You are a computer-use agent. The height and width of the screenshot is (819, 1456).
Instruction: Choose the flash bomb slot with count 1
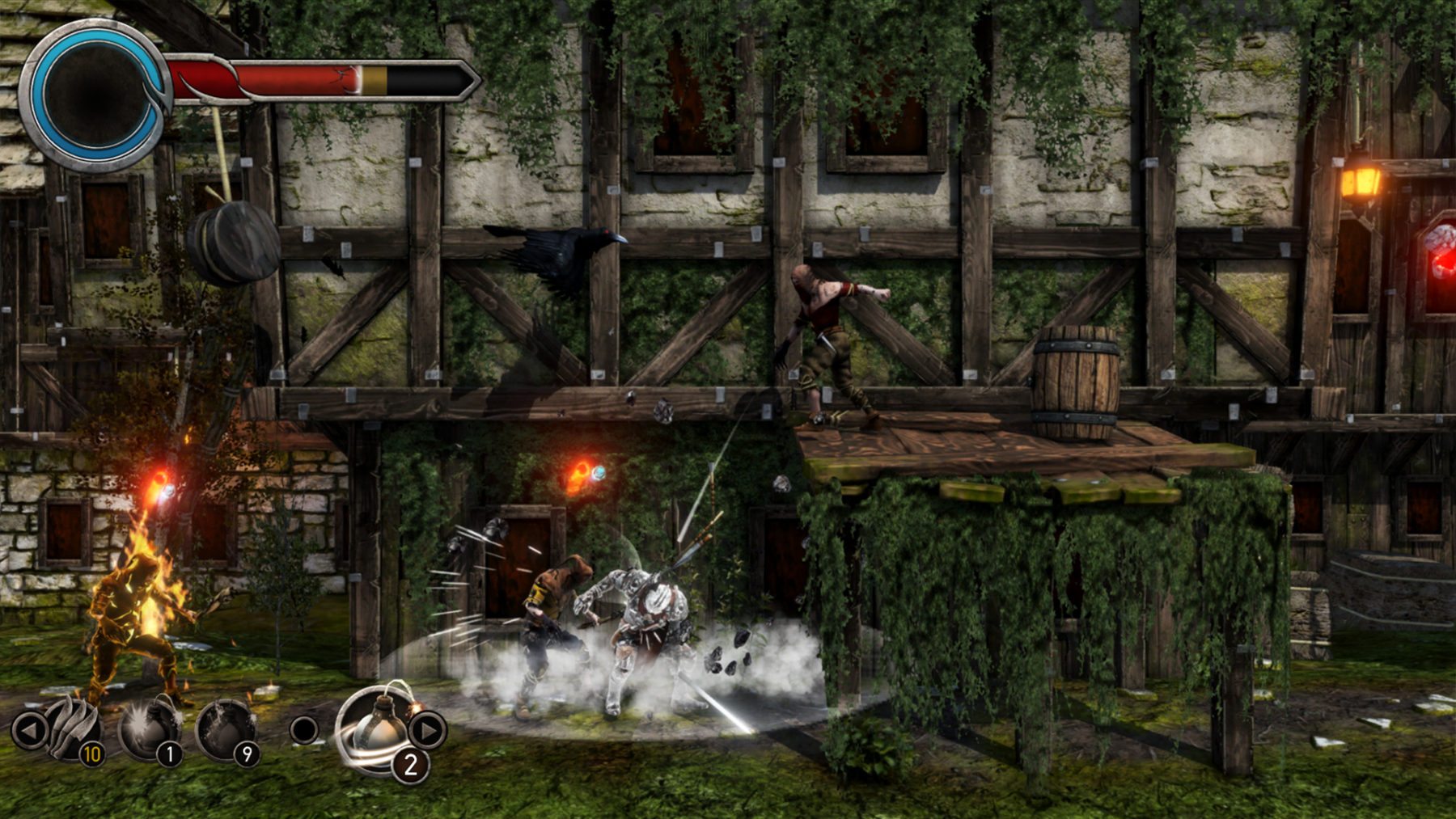151,729
